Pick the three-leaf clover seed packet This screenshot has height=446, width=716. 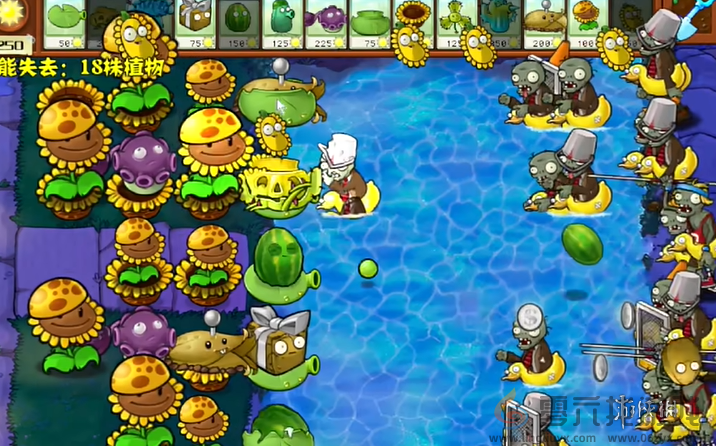[x=452, y=22]
